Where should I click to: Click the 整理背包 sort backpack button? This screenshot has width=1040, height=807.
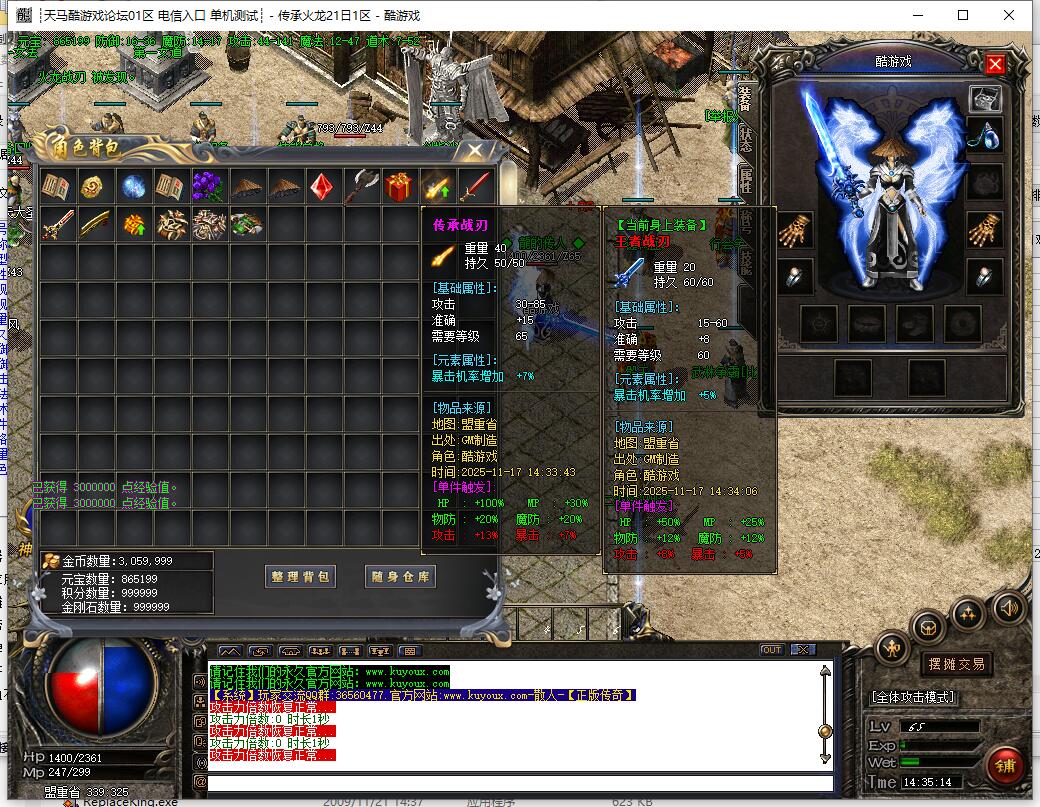coord(301,577)
